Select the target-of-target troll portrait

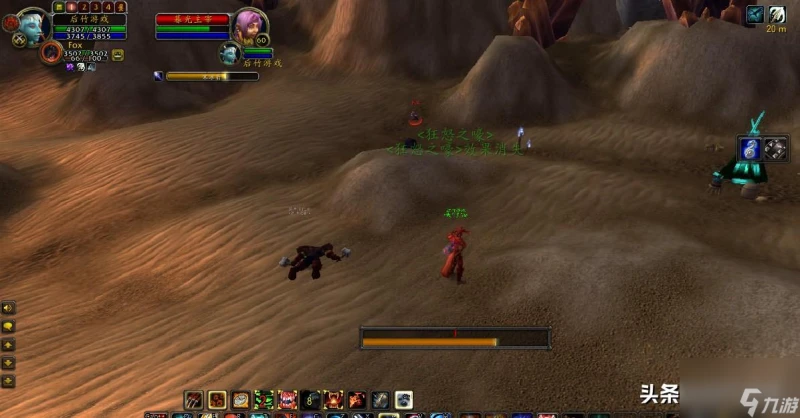tap(230, 52)
